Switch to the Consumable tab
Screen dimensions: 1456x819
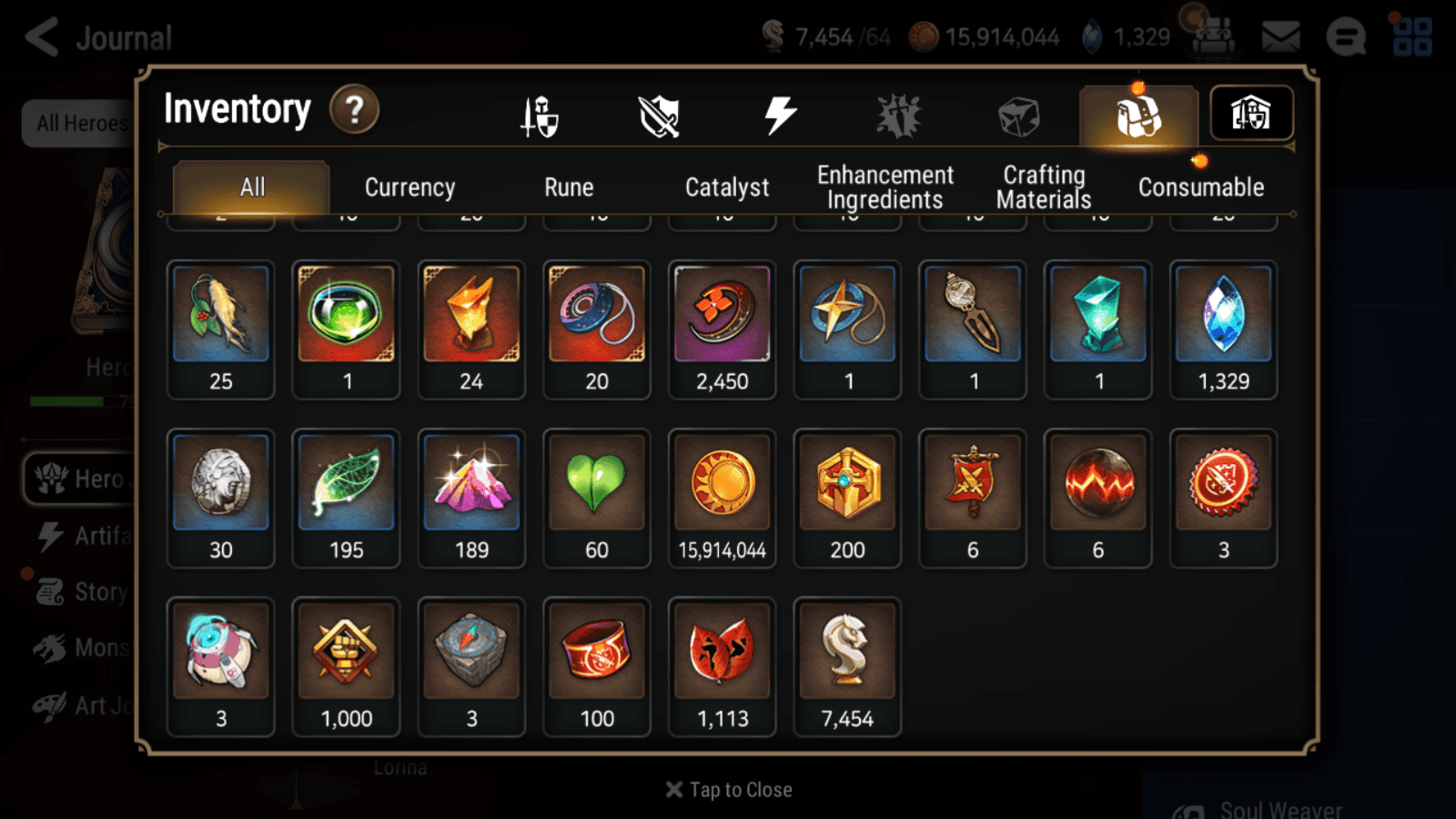(x=1201, y=187)
